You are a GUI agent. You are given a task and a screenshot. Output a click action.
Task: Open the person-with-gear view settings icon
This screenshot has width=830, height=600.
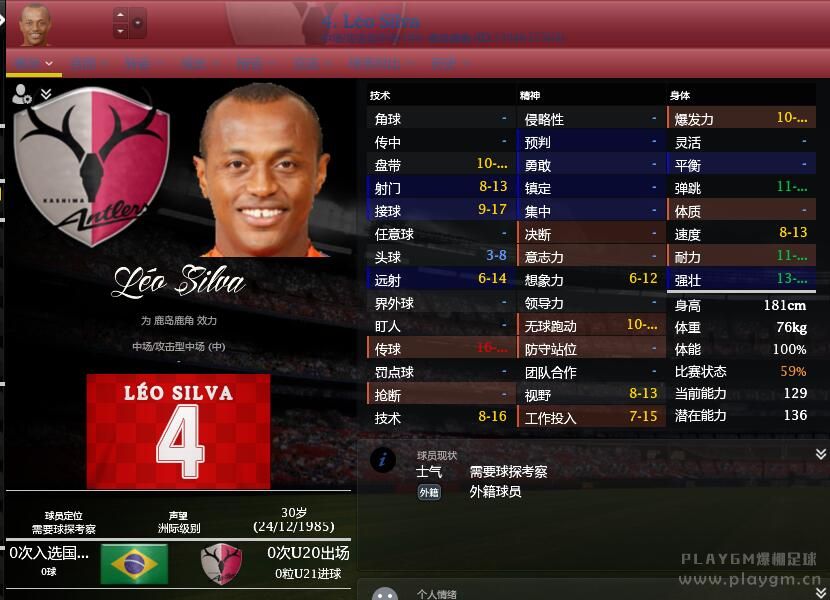[21, 95]
